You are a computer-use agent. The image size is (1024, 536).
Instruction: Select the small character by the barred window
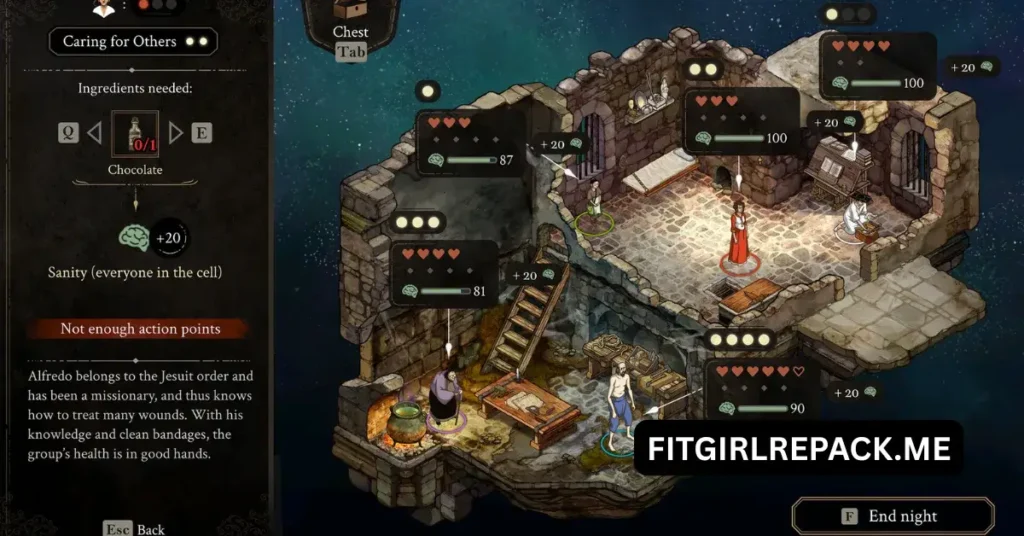click(594, 200)
